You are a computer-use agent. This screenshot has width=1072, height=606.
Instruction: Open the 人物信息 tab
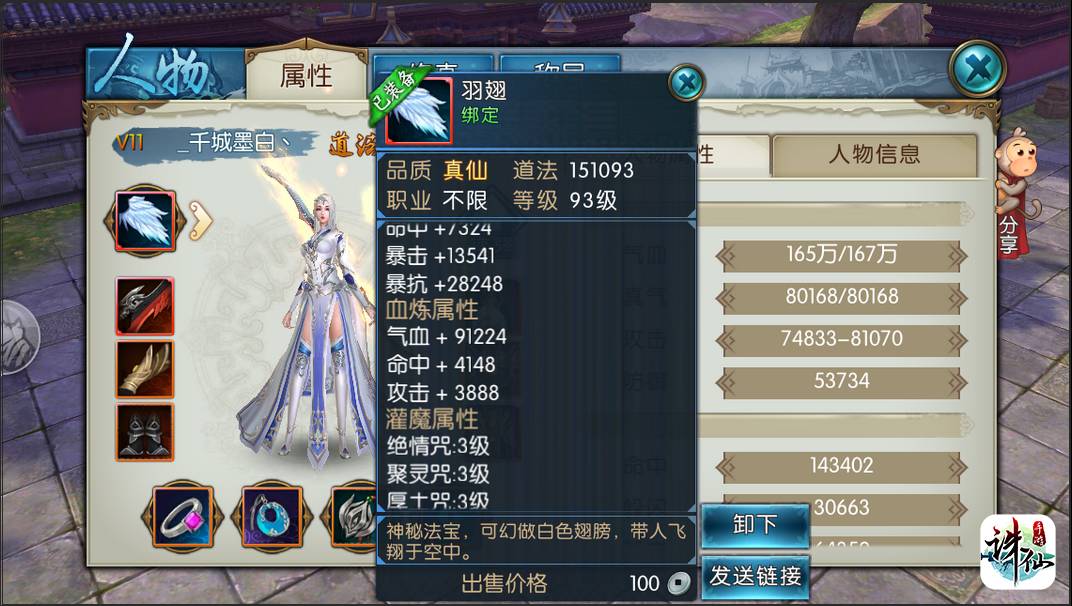click(873, 155)
